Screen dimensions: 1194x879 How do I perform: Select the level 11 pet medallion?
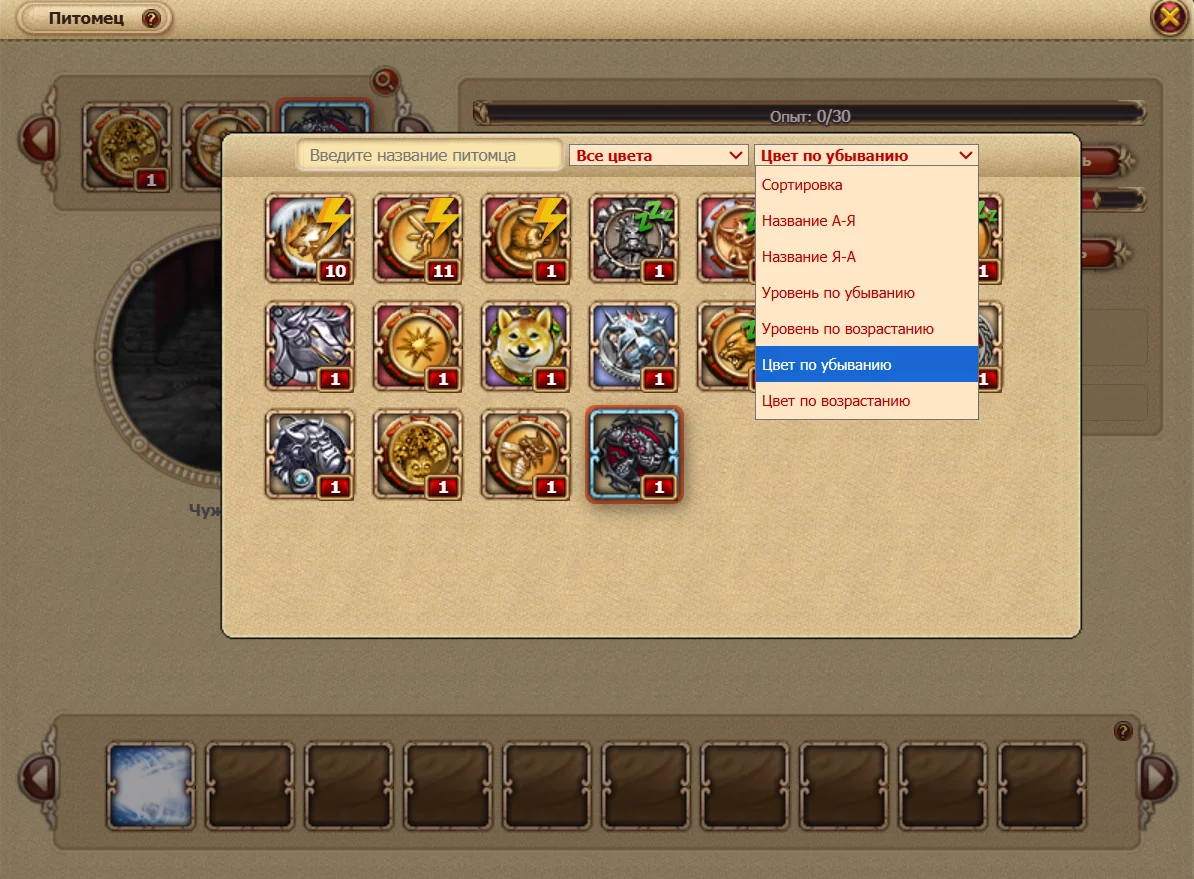(x=418, y=238)
